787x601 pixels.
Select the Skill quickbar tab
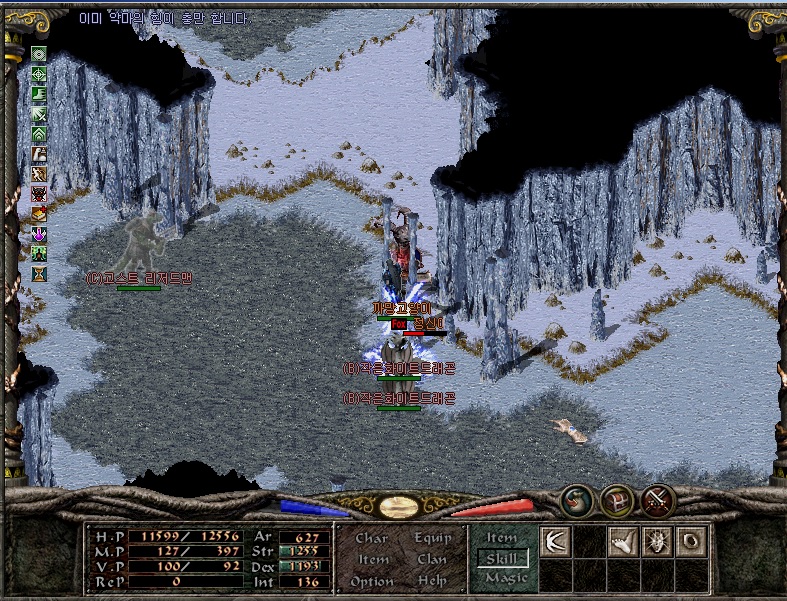502,557
